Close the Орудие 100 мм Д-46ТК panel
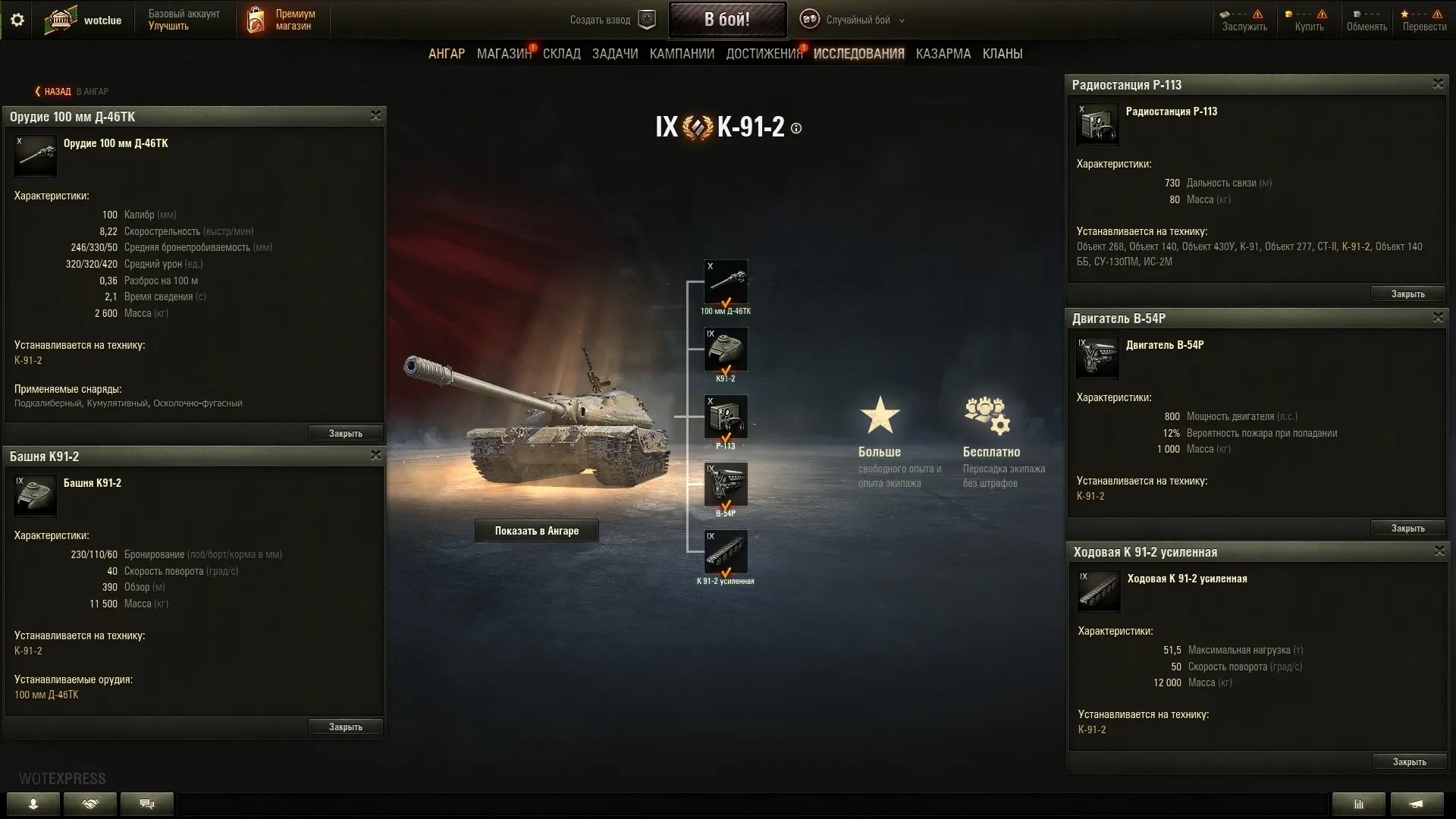This screenshot has width=1456, height=819. [x=375, y=116]
